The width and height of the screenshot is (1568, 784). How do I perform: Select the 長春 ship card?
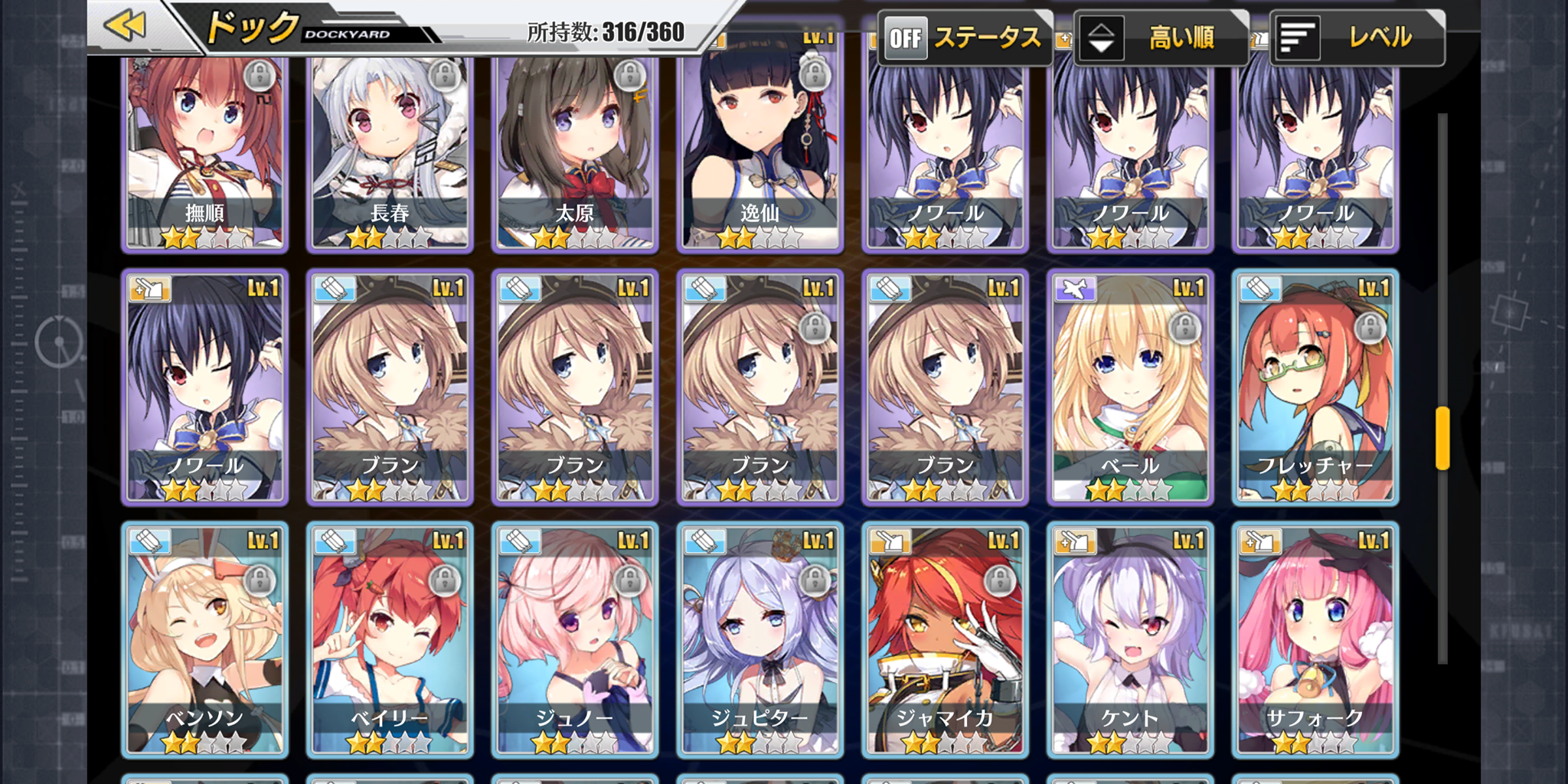[390, 153]
